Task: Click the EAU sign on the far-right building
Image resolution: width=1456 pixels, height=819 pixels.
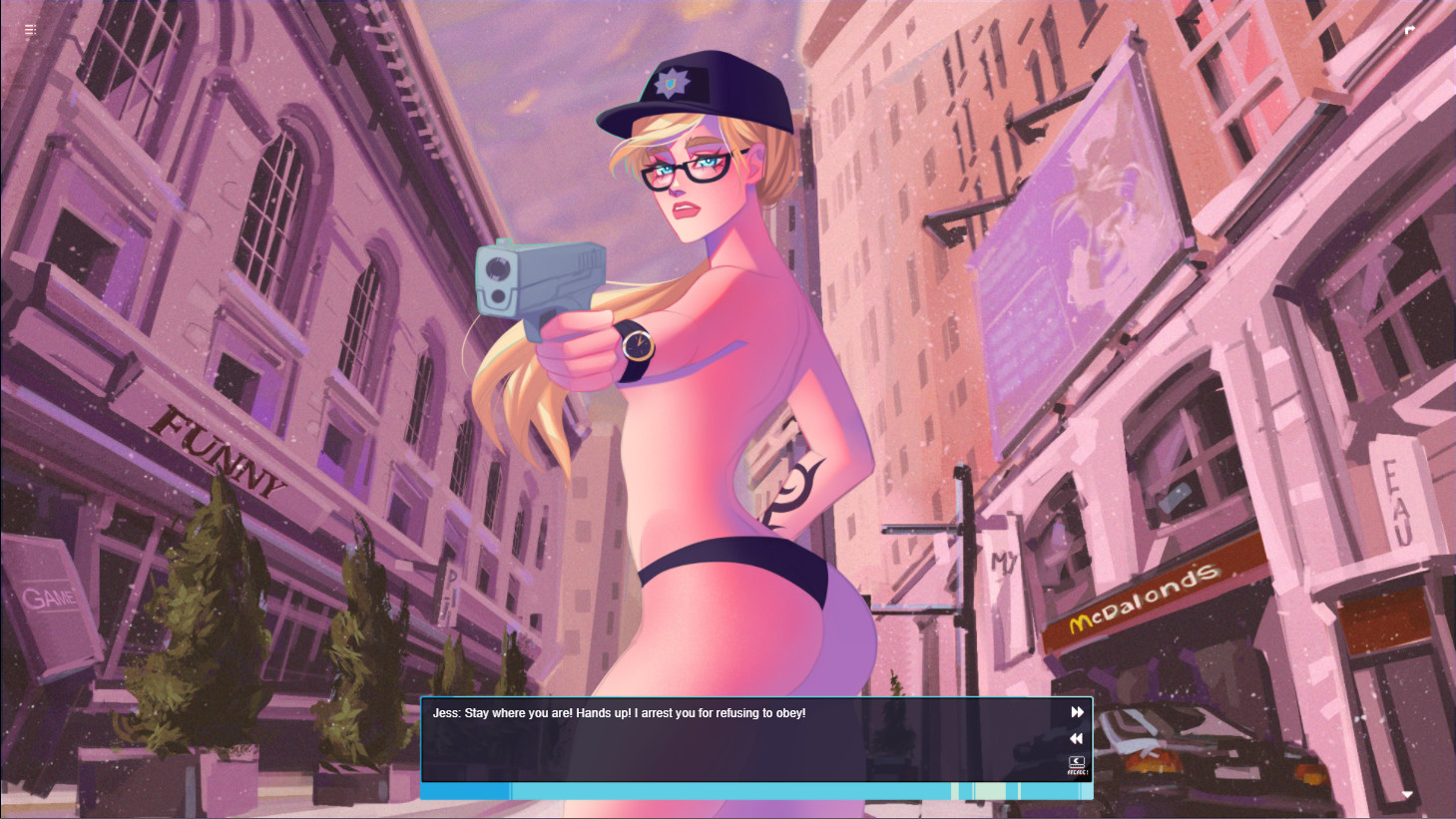Action: [x=1397, y=489]
